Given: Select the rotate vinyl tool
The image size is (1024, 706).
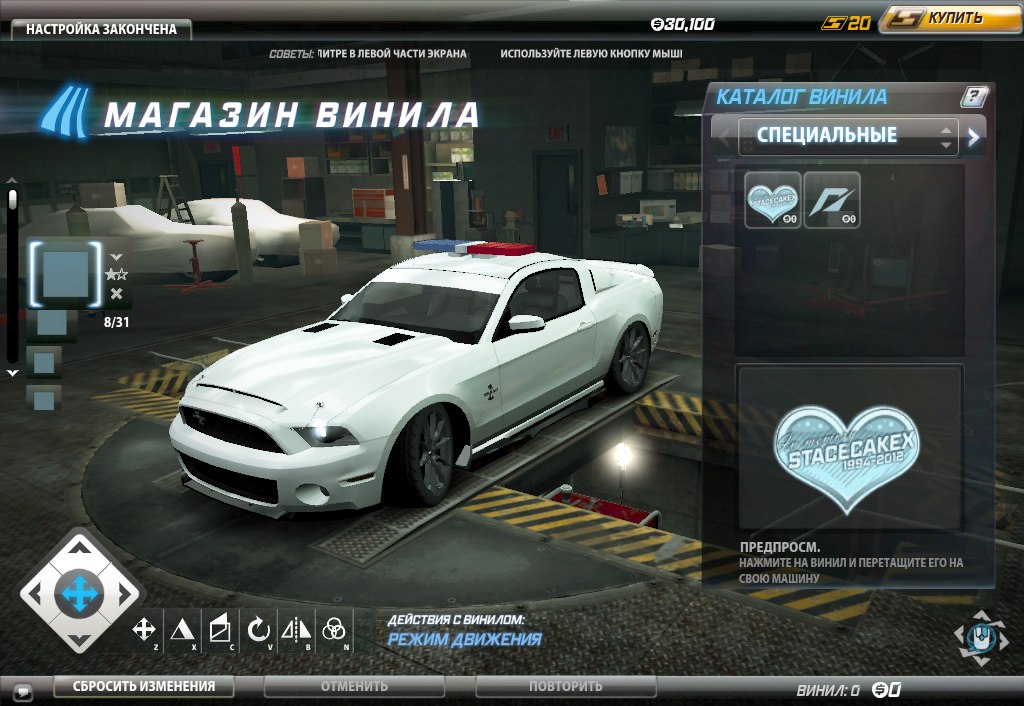Looking at the screenshot, I should pos(258,629).
